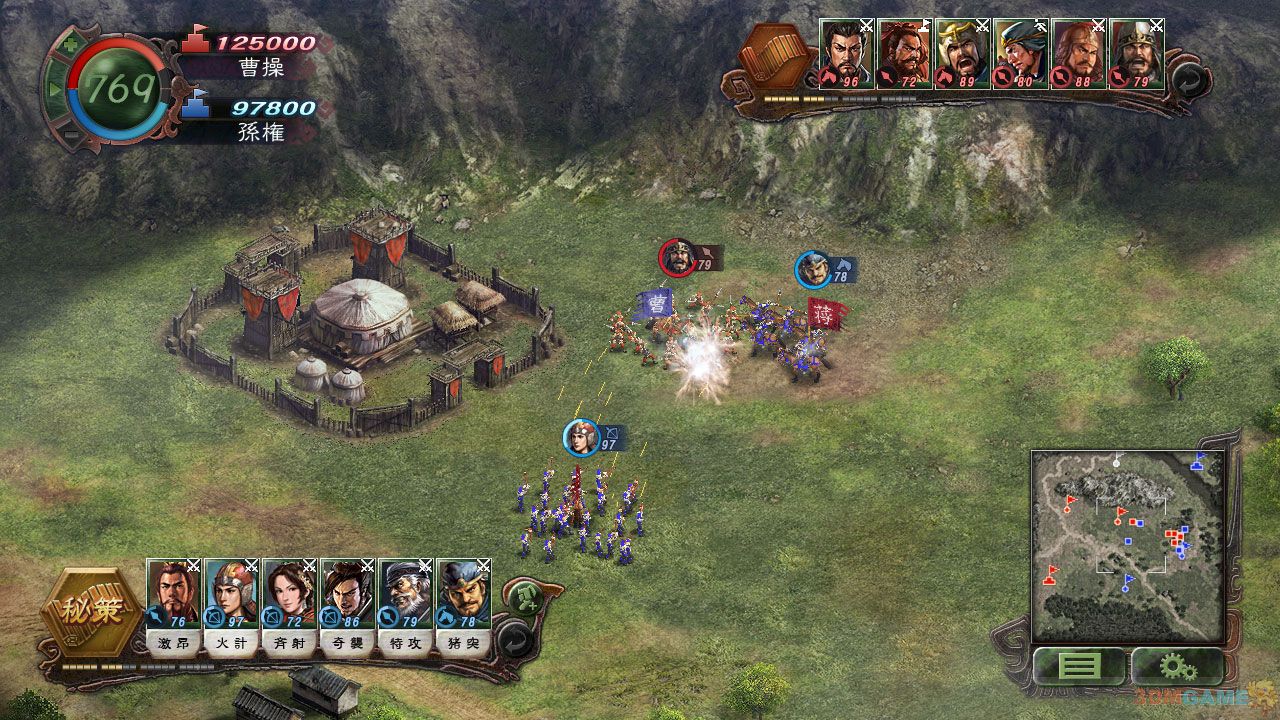Use the 火計 fire attack tactic
The width and height of the screenshot is (1280, 720).
tap(231, 643)
